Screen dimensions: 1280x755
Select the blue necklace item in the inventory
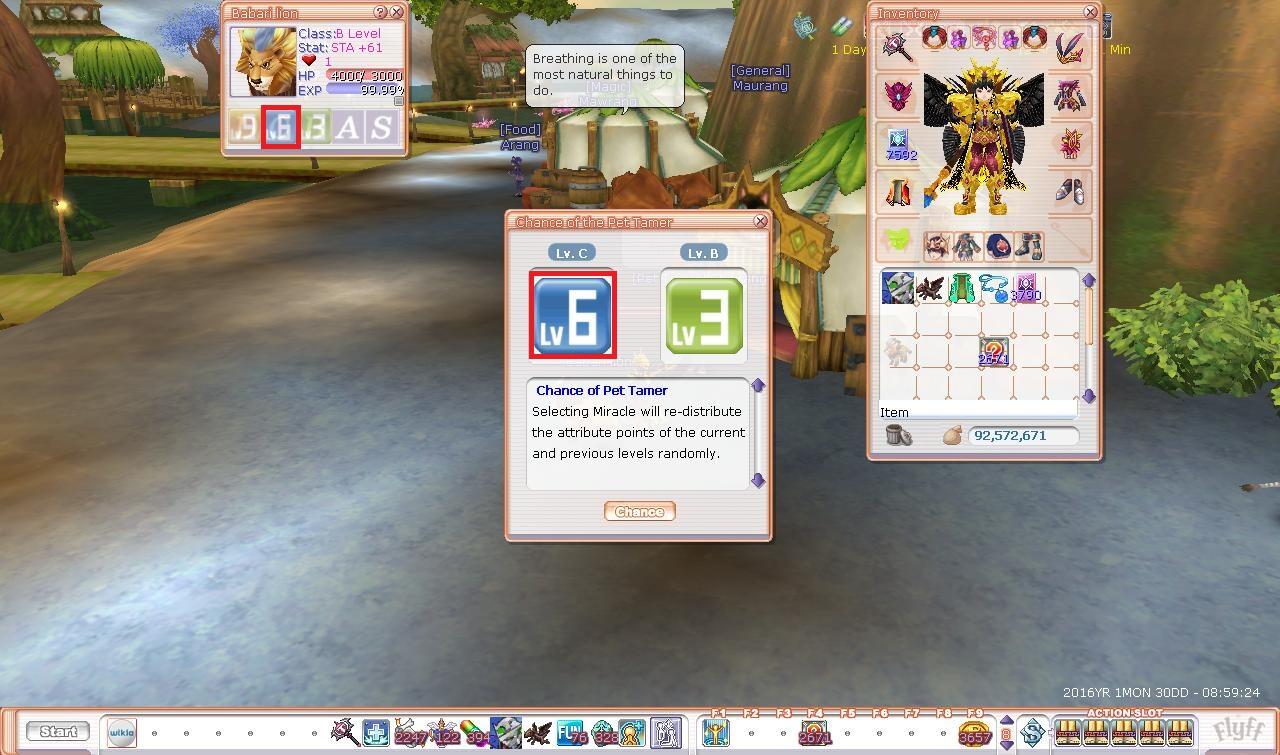coord(993,288)
